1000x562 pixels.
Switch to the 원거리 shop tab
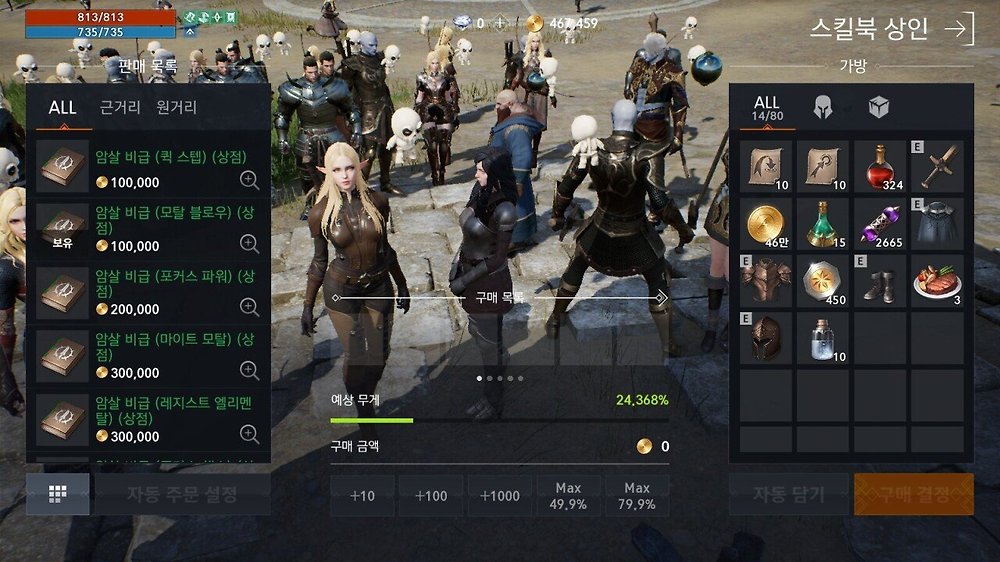(x=177, y=107)
